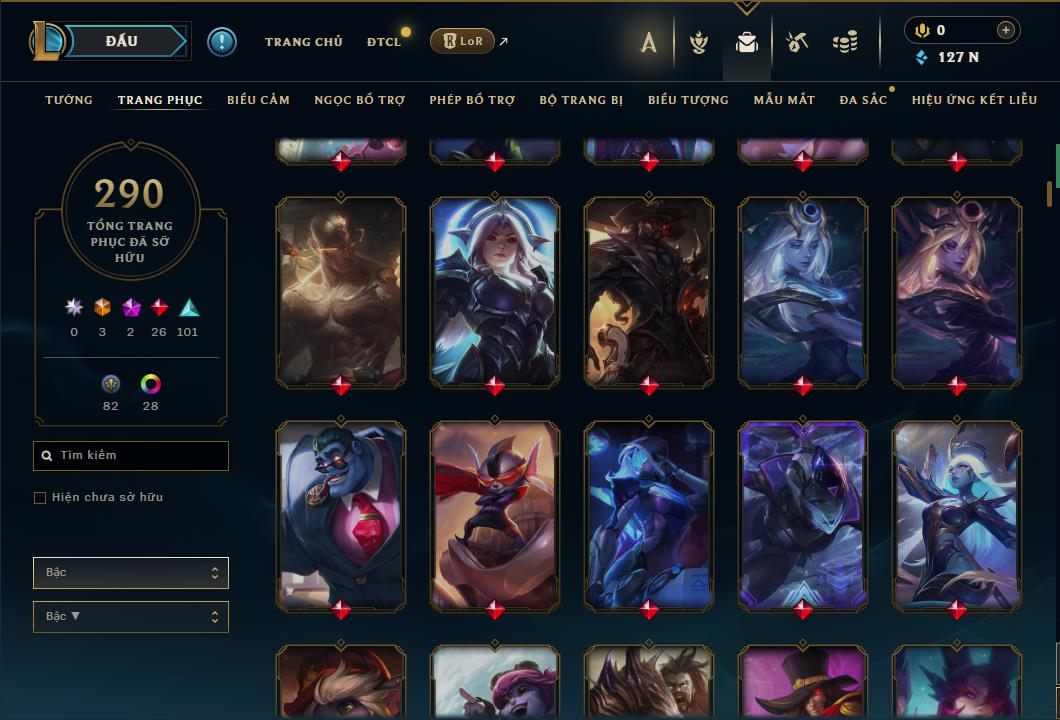Viewport: 1060px width, 720px height.
Task: Show the BIỂU TƯỢNG icons tab
Action: click(688, 100)
